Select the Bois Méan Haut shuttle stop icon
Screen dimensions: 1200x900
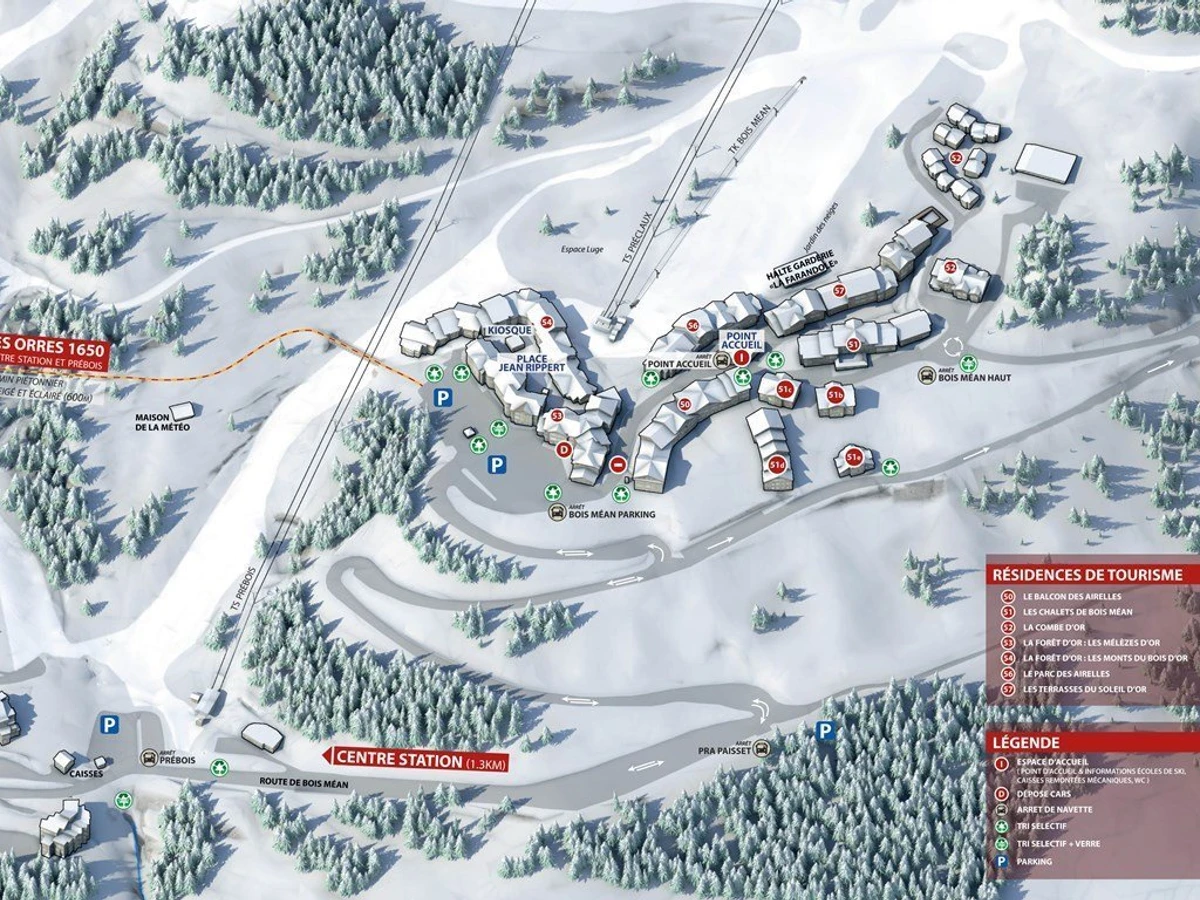click(929, 375)
